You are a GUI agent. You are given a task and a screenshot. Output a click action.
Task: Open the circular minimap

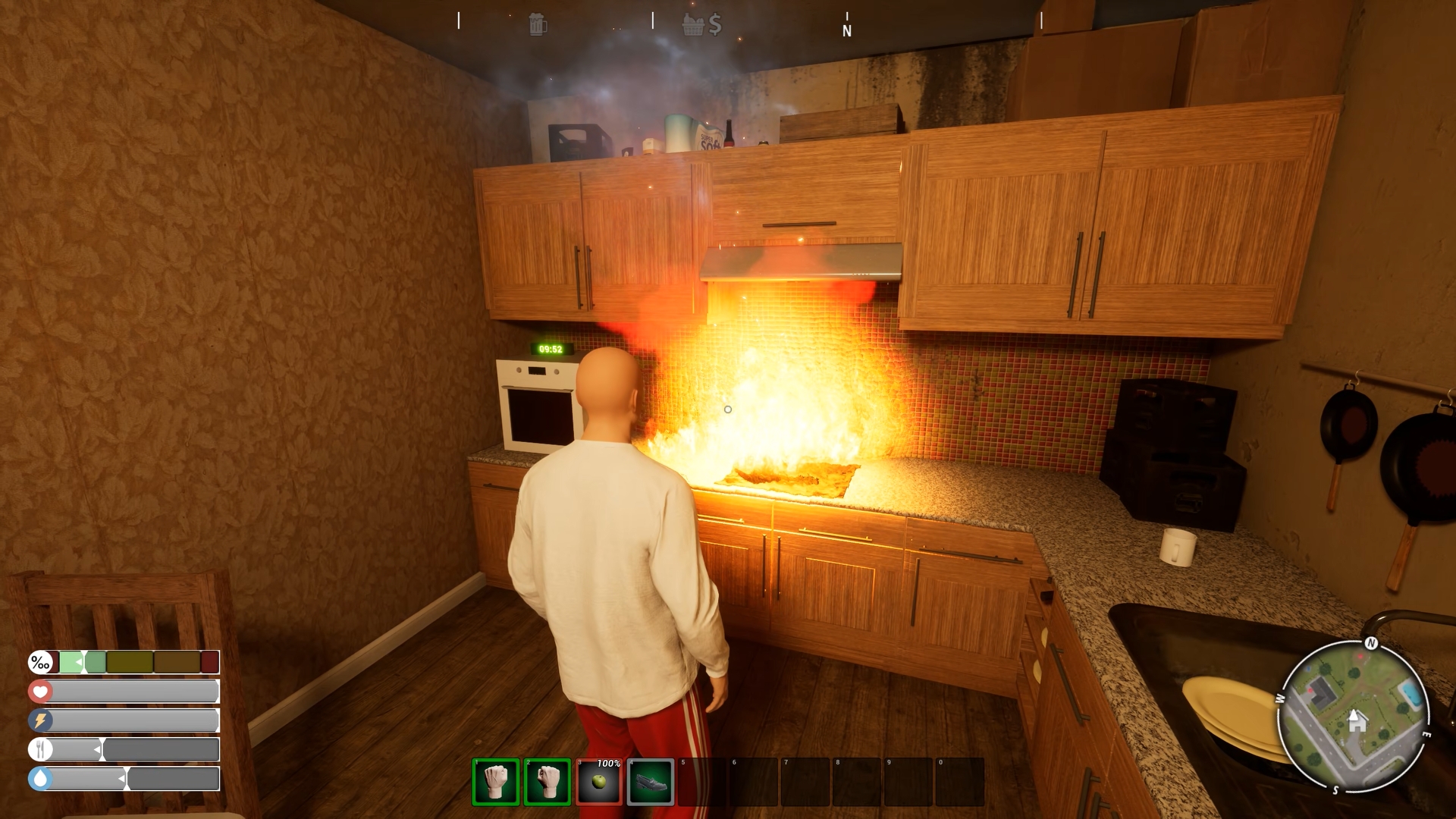(x=1354, y=716)
